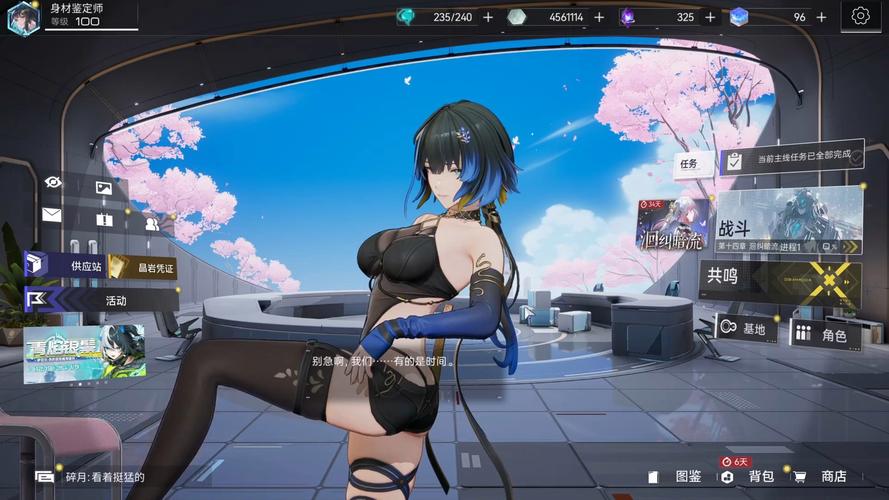Add more stamina with the 235/240 plus
The width and height of the screenshot is (889, 500).
488,17
